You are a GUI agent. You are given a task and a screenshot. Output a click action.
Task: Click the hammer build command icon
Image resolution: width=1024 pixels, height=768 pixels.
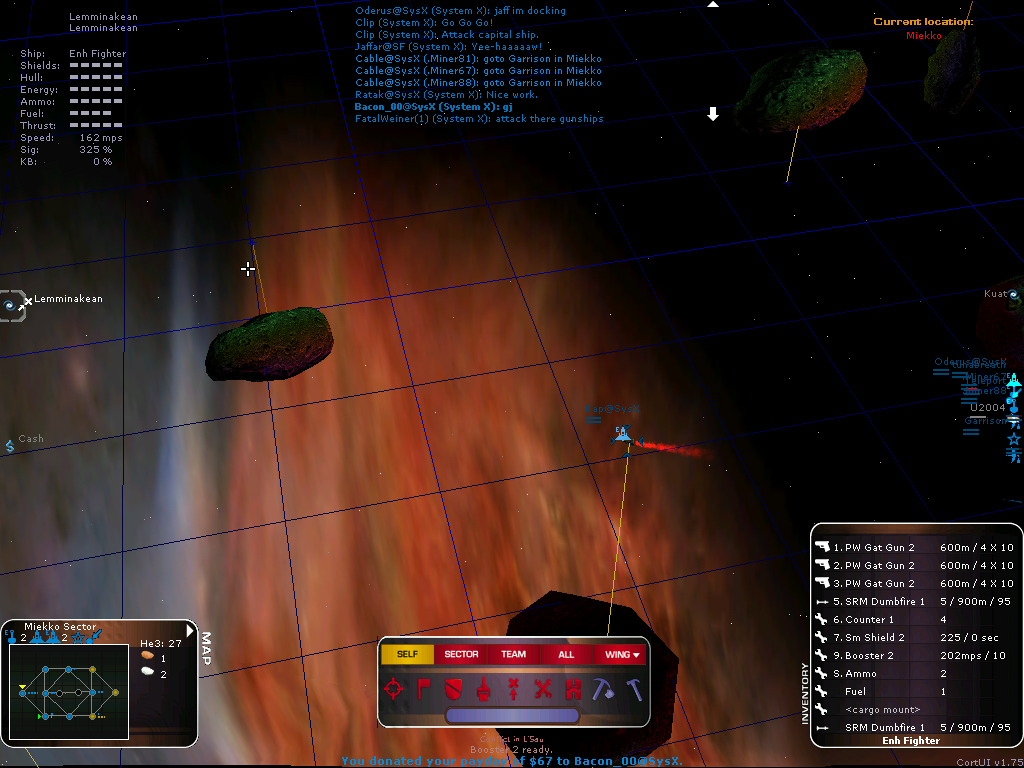633,688
